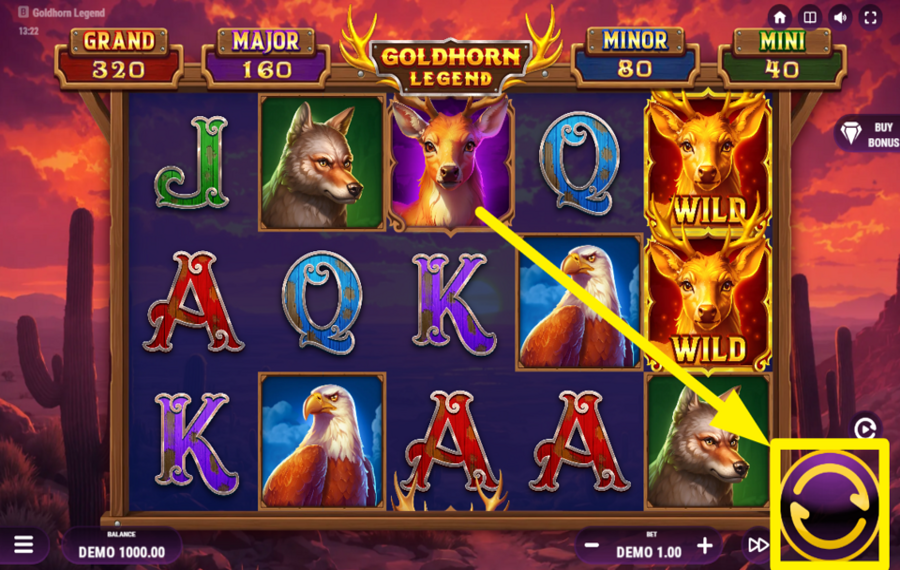The height and width of the screenshot is (570, 900).
Task: Open autoplay options above the spin button
Action: coord(866,429)
